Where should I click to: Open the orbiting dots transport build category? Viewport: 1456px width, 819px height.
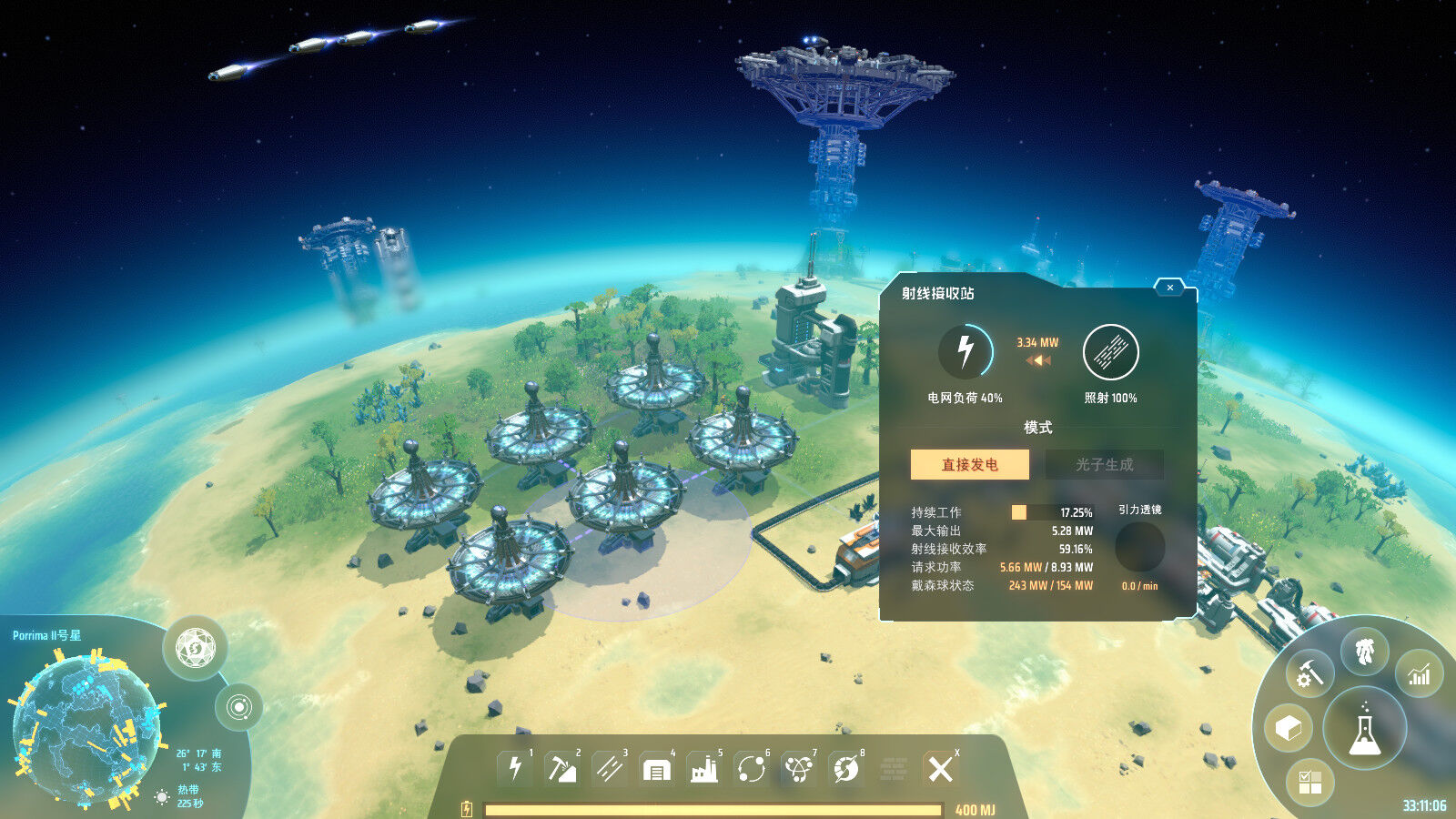point(752,769)
